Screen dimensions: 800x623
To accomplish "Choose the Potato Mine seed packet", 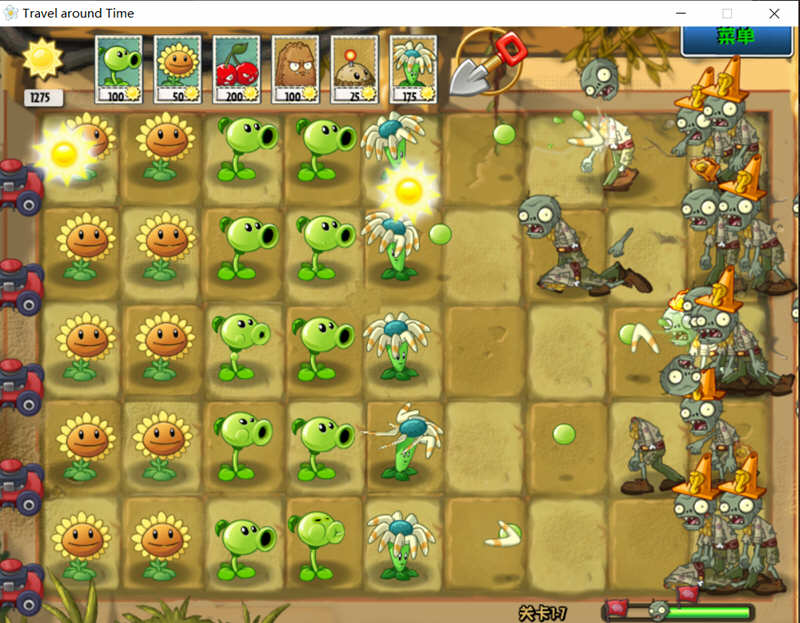I will [354, 69].
